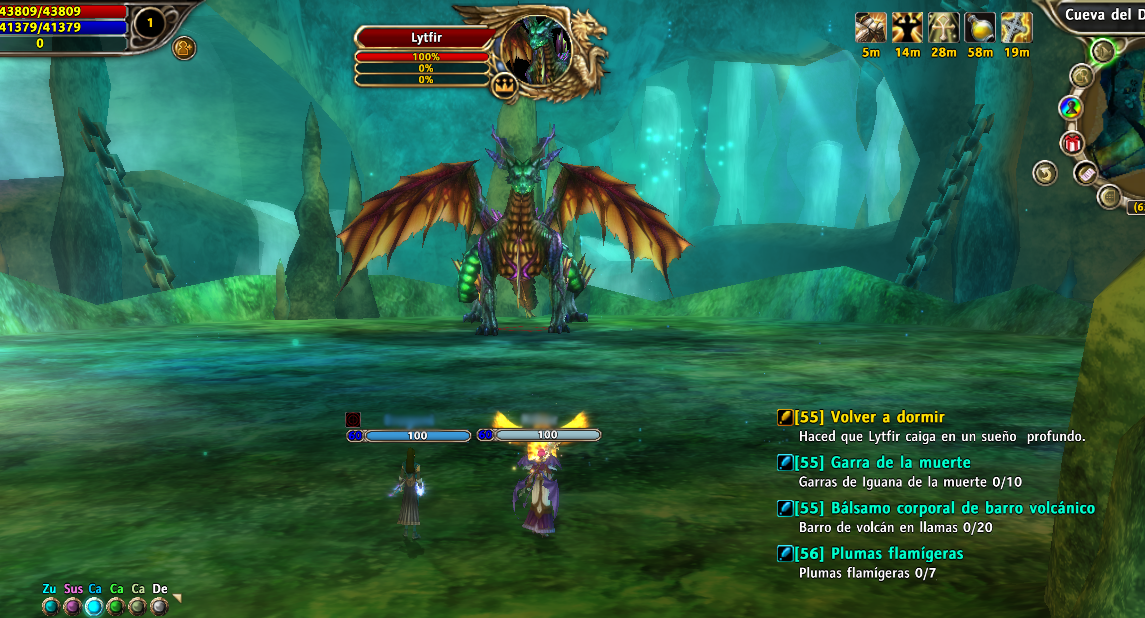Open the red gift box button
This screenshot has width=1145, height=618.
coord(1073,143)
